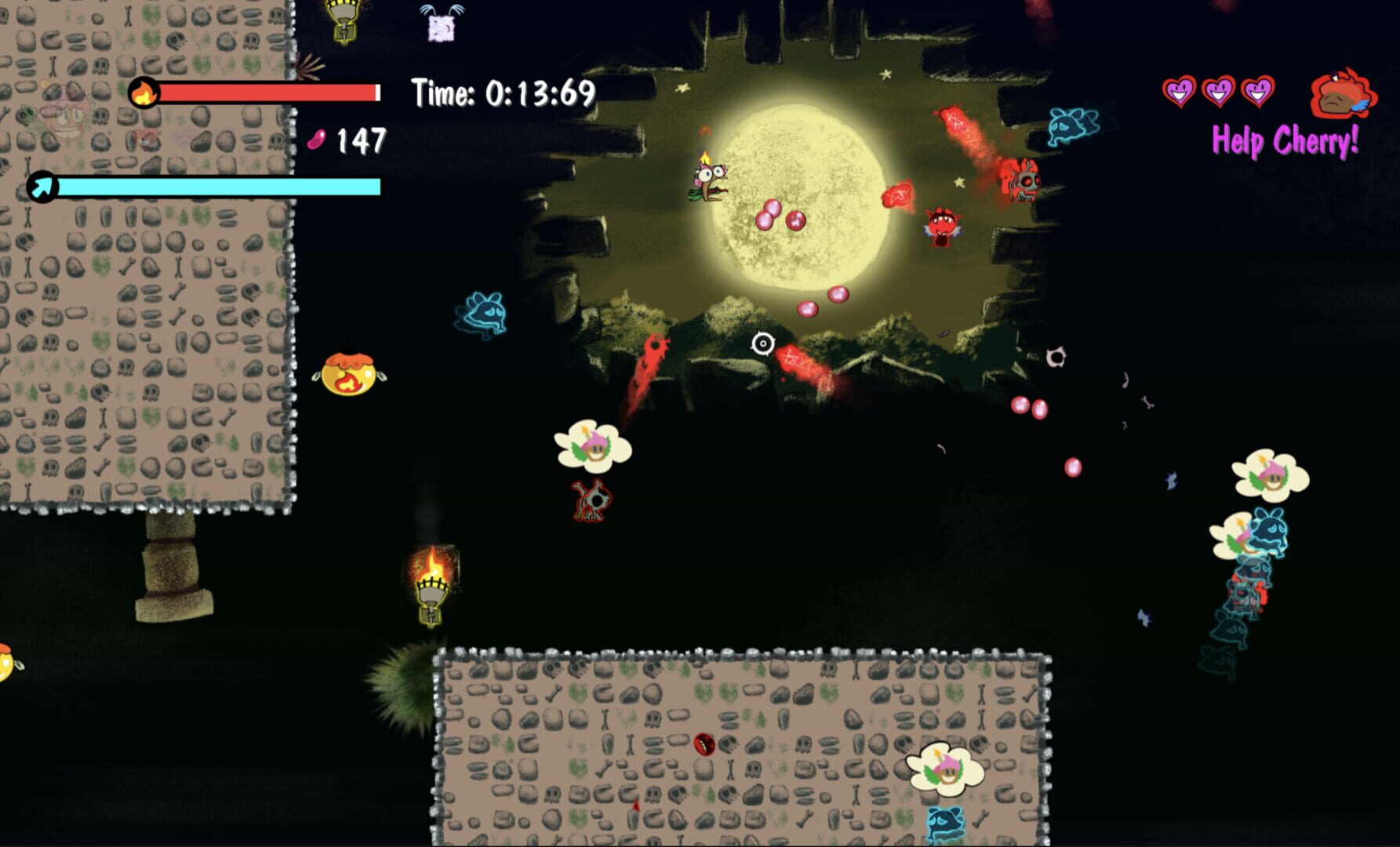Click the cyan arrow icon on the dash meter
Screen dimensions: 1400x847
[43, 187]
